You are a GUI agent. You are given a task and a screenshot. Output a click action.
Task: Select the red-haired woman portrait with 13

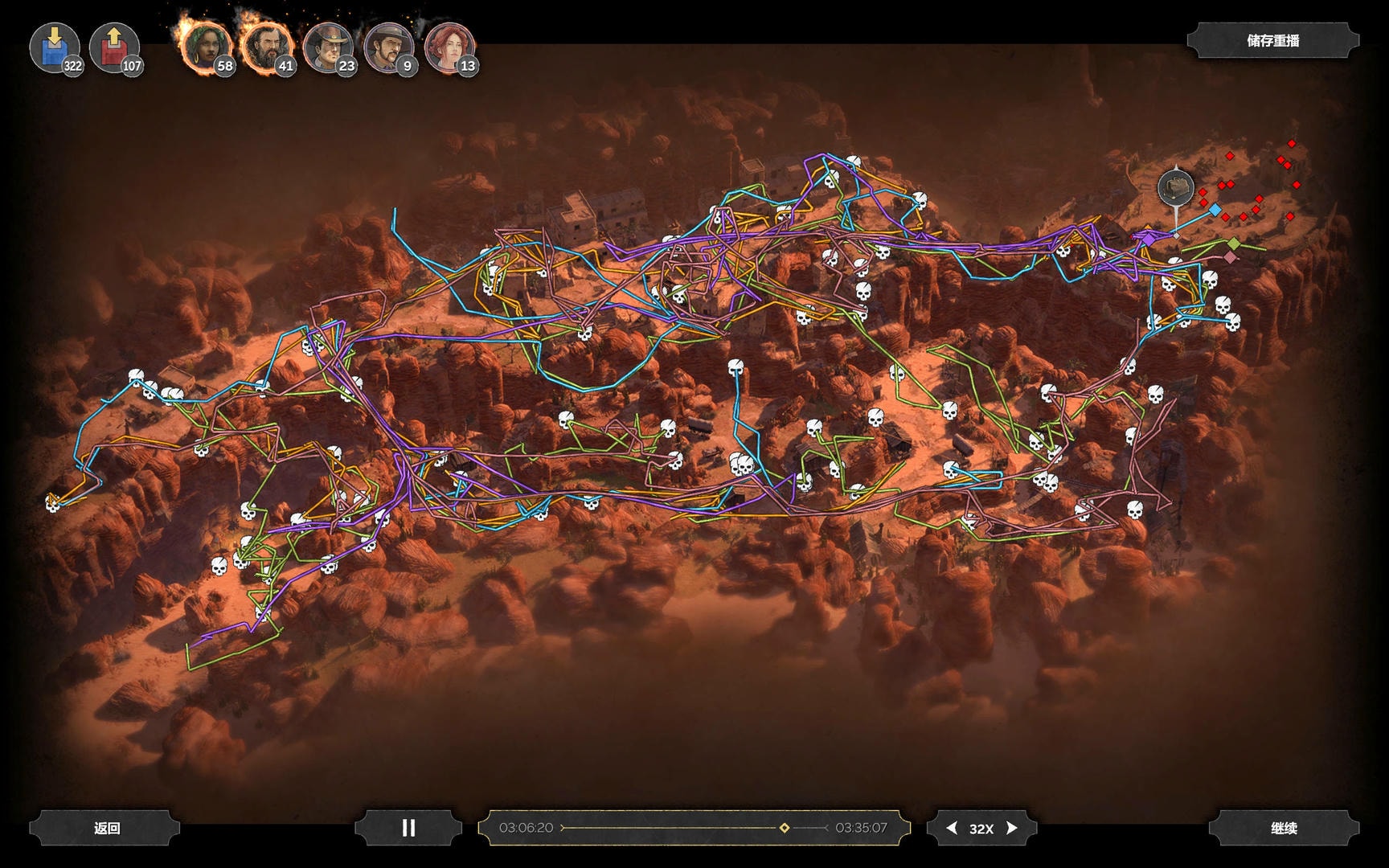tap(449, 47)
